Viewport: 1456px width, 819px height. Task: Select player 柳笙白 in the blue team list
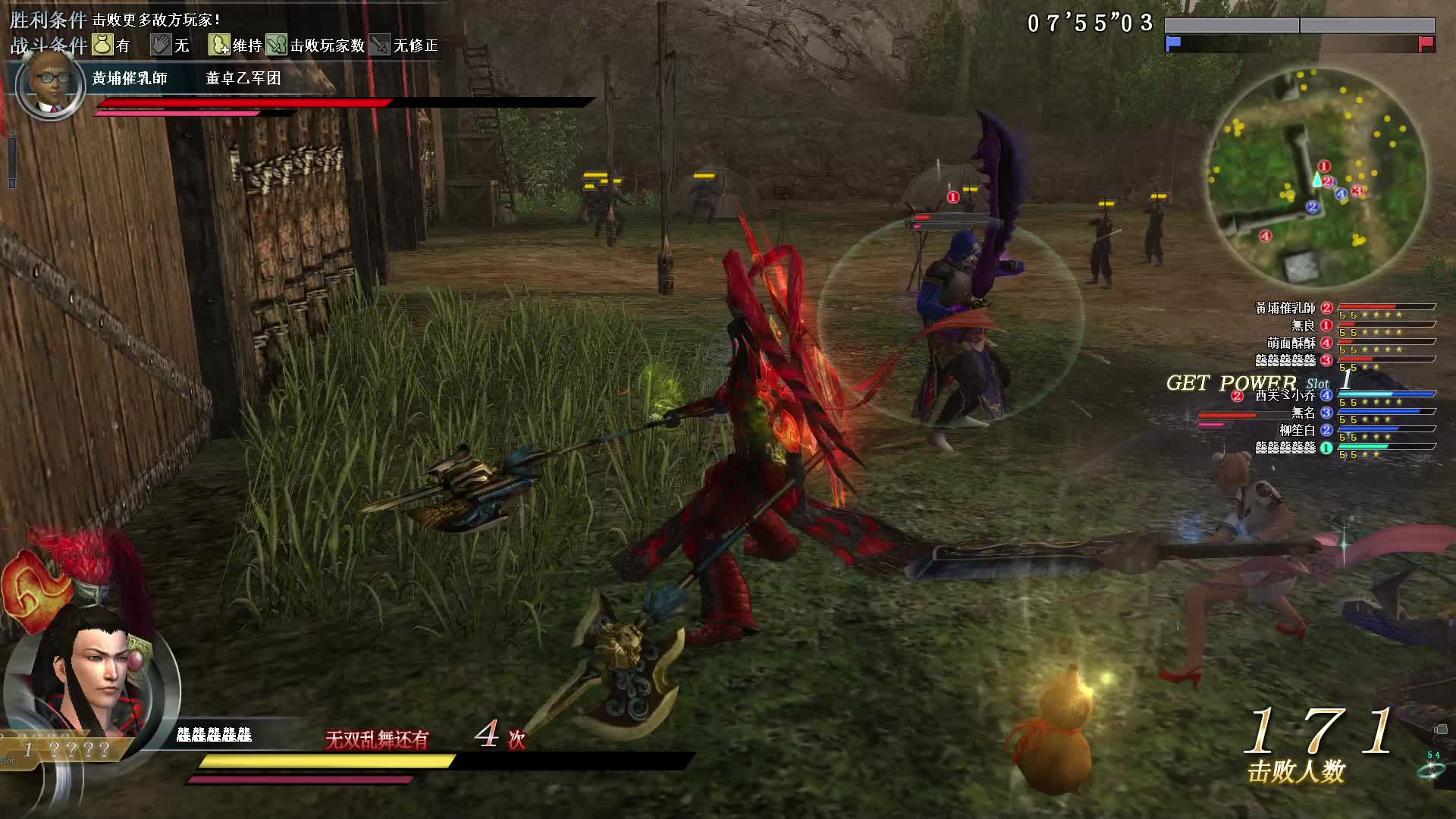coord(1297,430)
